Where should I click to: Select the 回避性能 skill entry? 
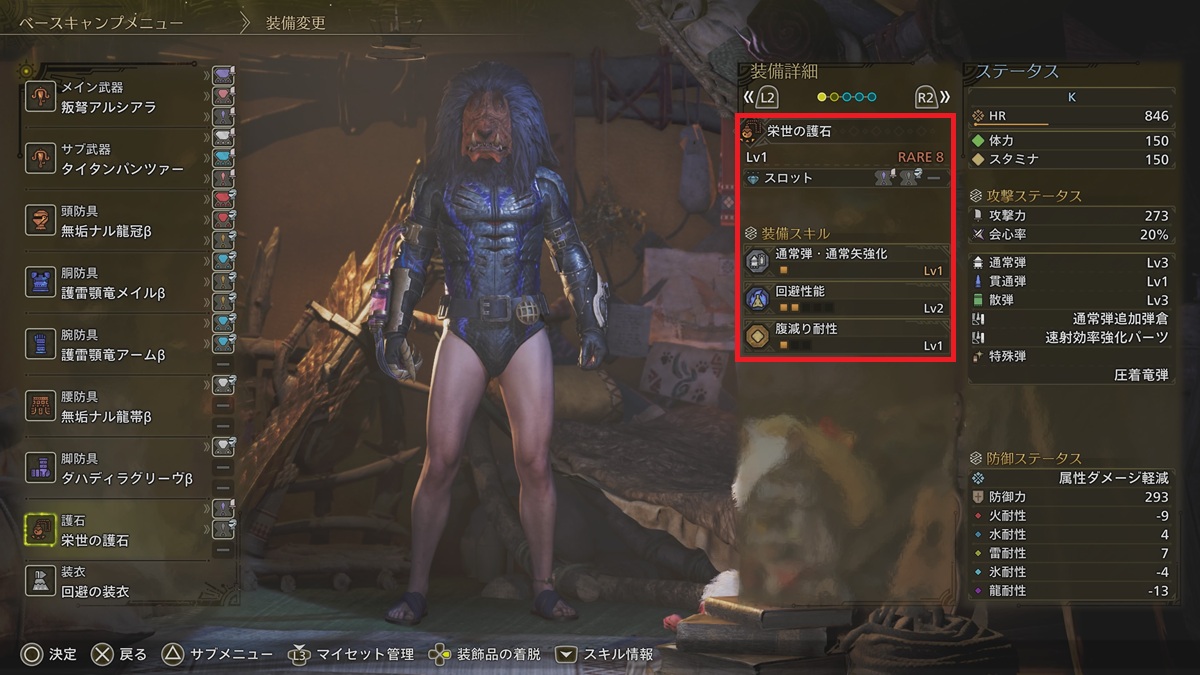[844, 299]
